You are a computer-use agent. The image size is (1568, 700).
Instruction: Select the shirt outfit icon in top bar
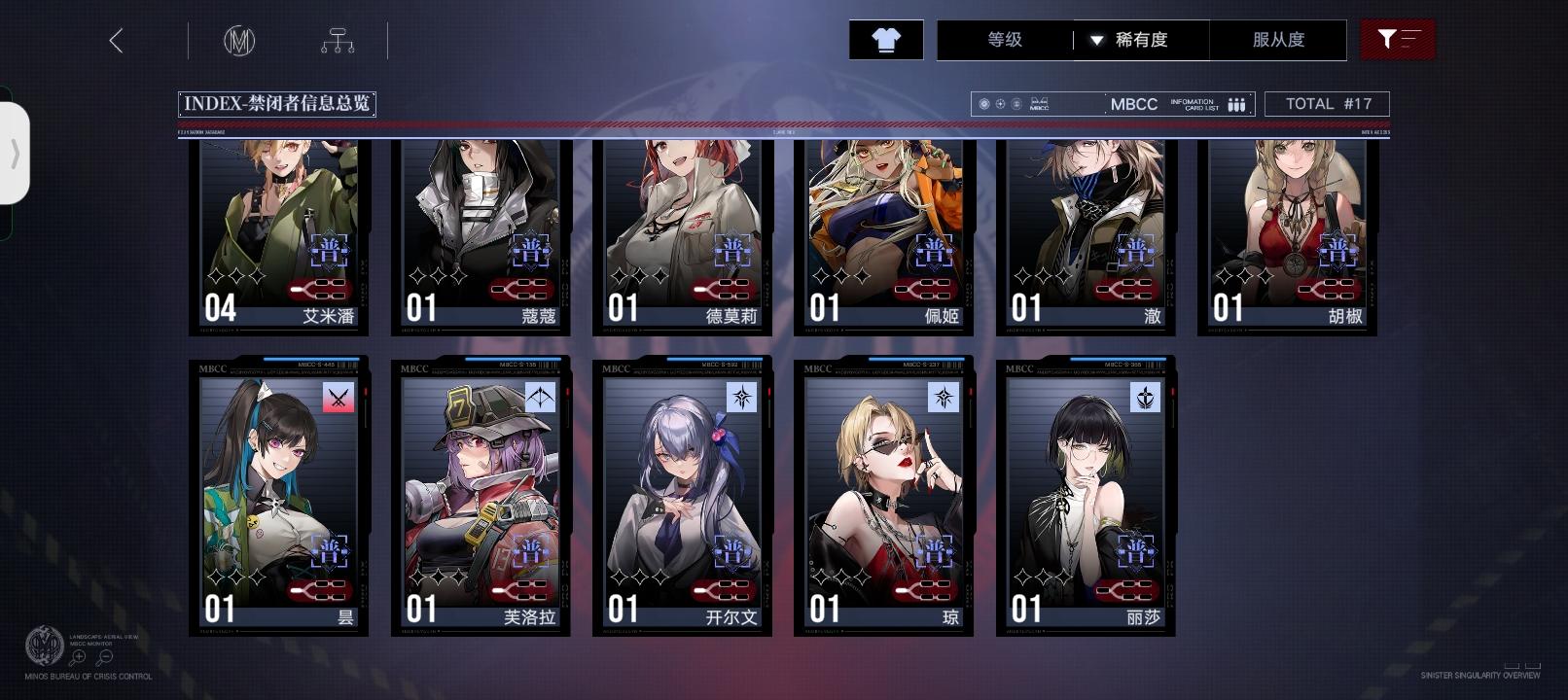tap(885, 40)
